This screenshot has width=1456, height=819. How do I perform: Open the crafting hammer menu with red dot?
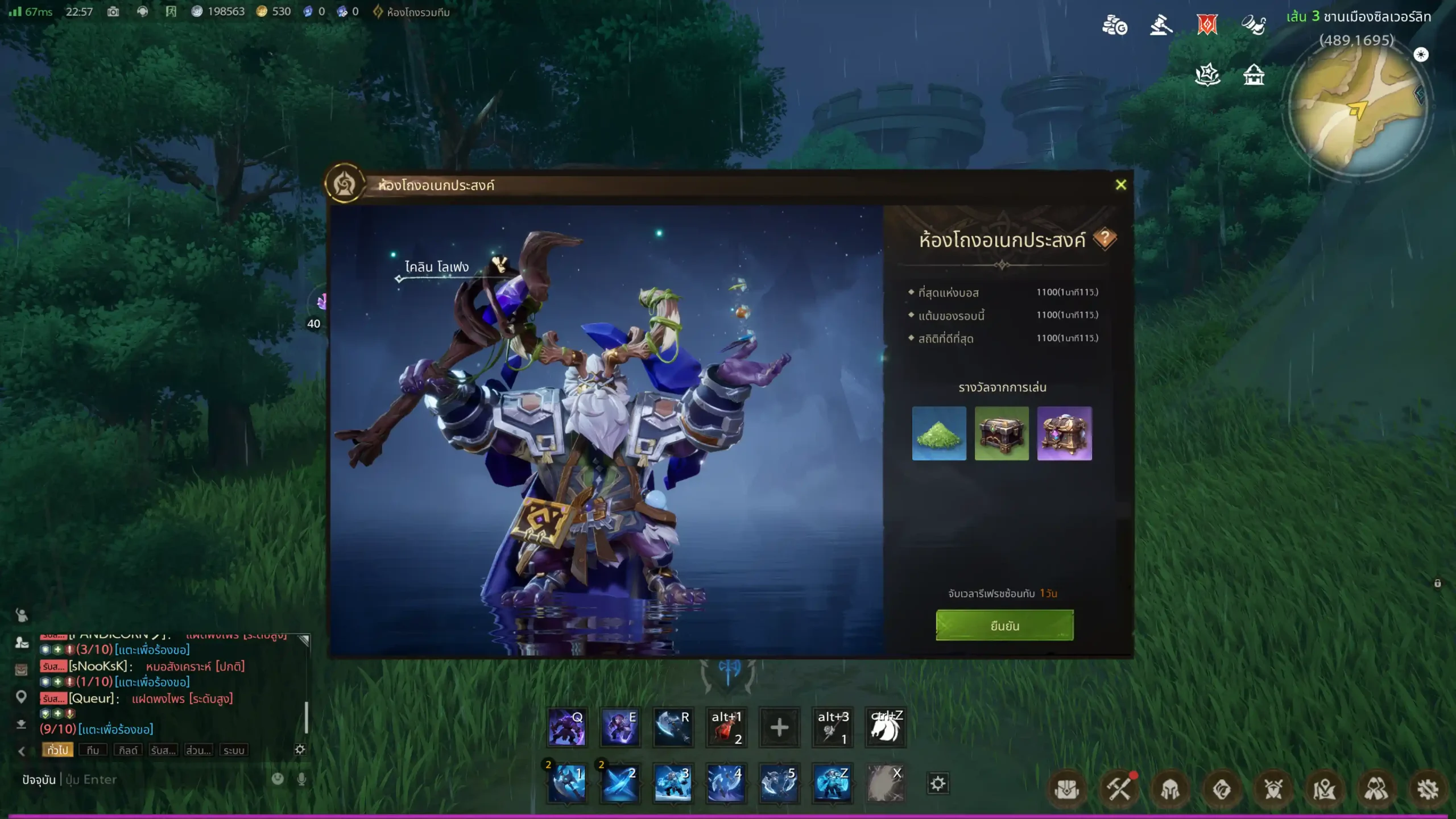[1118, 789]
